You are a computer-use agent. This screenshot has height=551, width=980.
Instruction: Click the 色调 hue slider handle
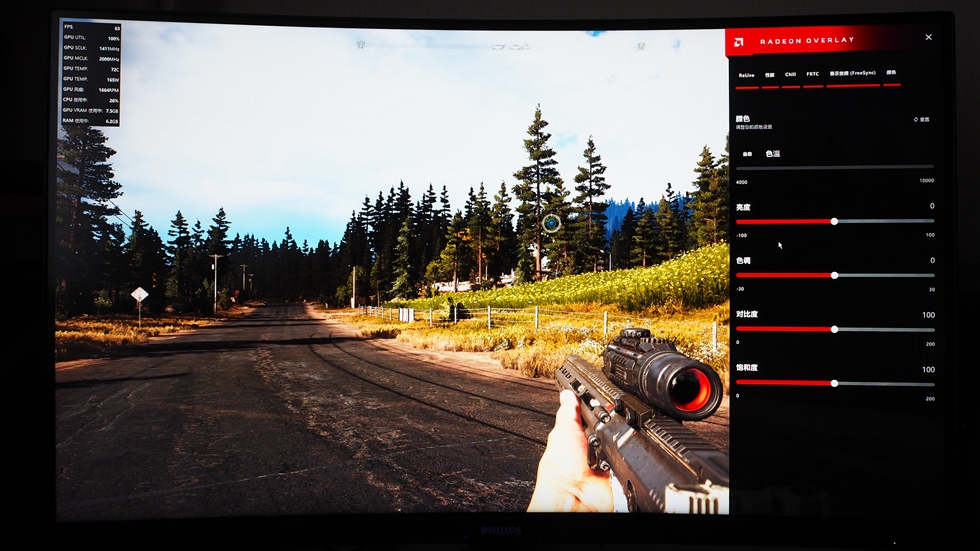click(x=834, y=275)
